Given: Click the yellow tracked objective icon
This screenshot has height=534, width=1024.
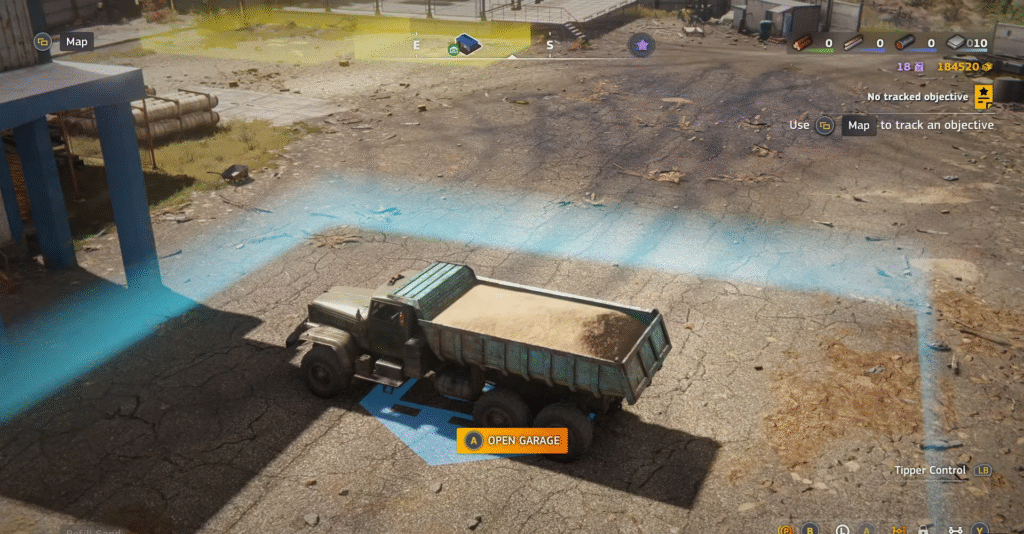Looking at the screenshot, I should click(x=984, y=96).
